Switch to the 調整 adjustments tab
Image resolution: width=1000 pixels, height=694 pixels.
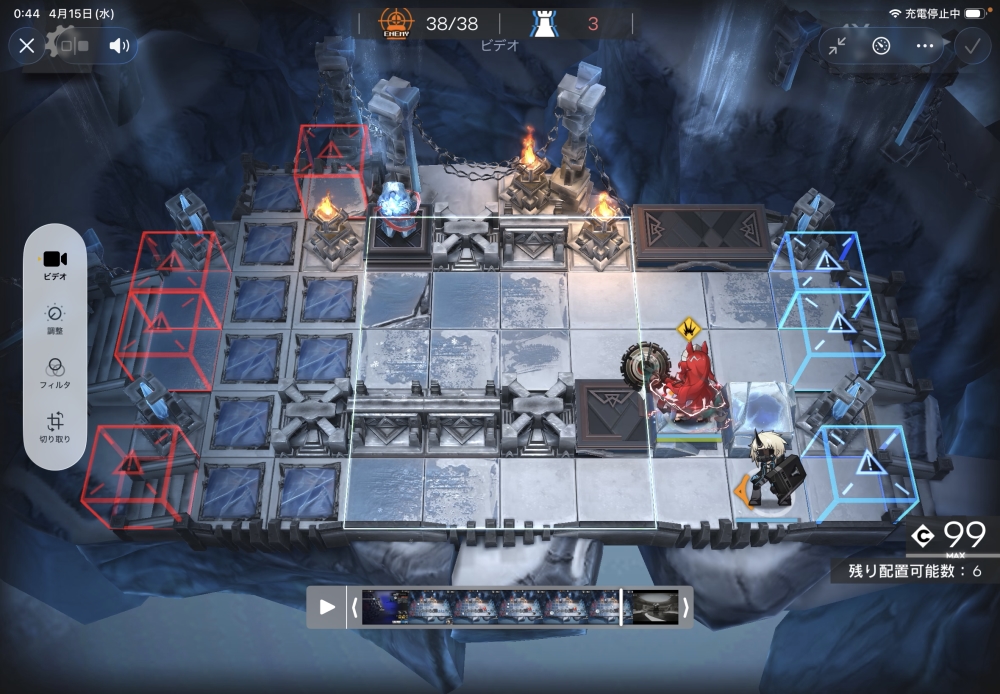[55, 319]
